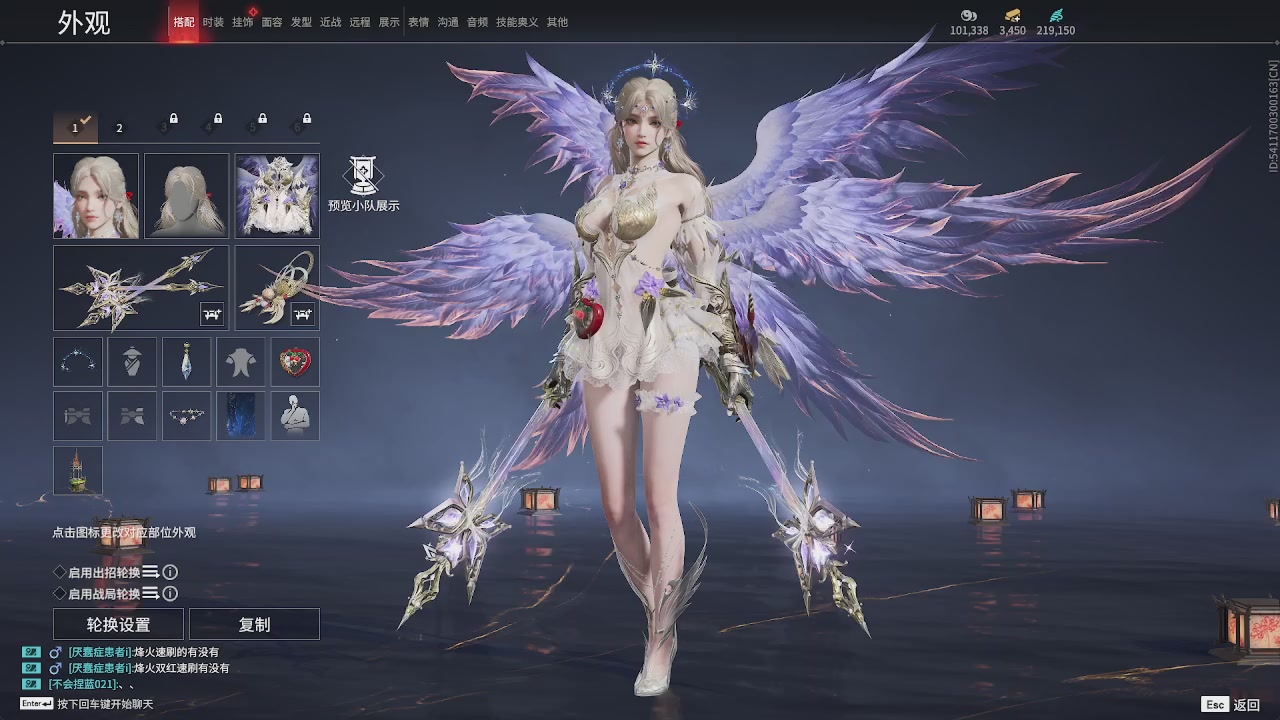The height and width of the screenshot is (720, 1280).
Task: Choose the feathered ranged weapon slot
Action: 277,288
